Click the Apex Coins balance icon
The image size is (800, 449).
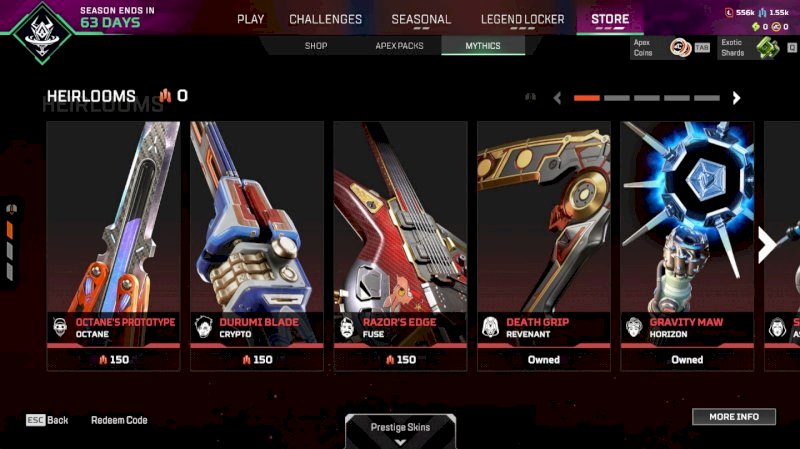click(x=679, y=46)
